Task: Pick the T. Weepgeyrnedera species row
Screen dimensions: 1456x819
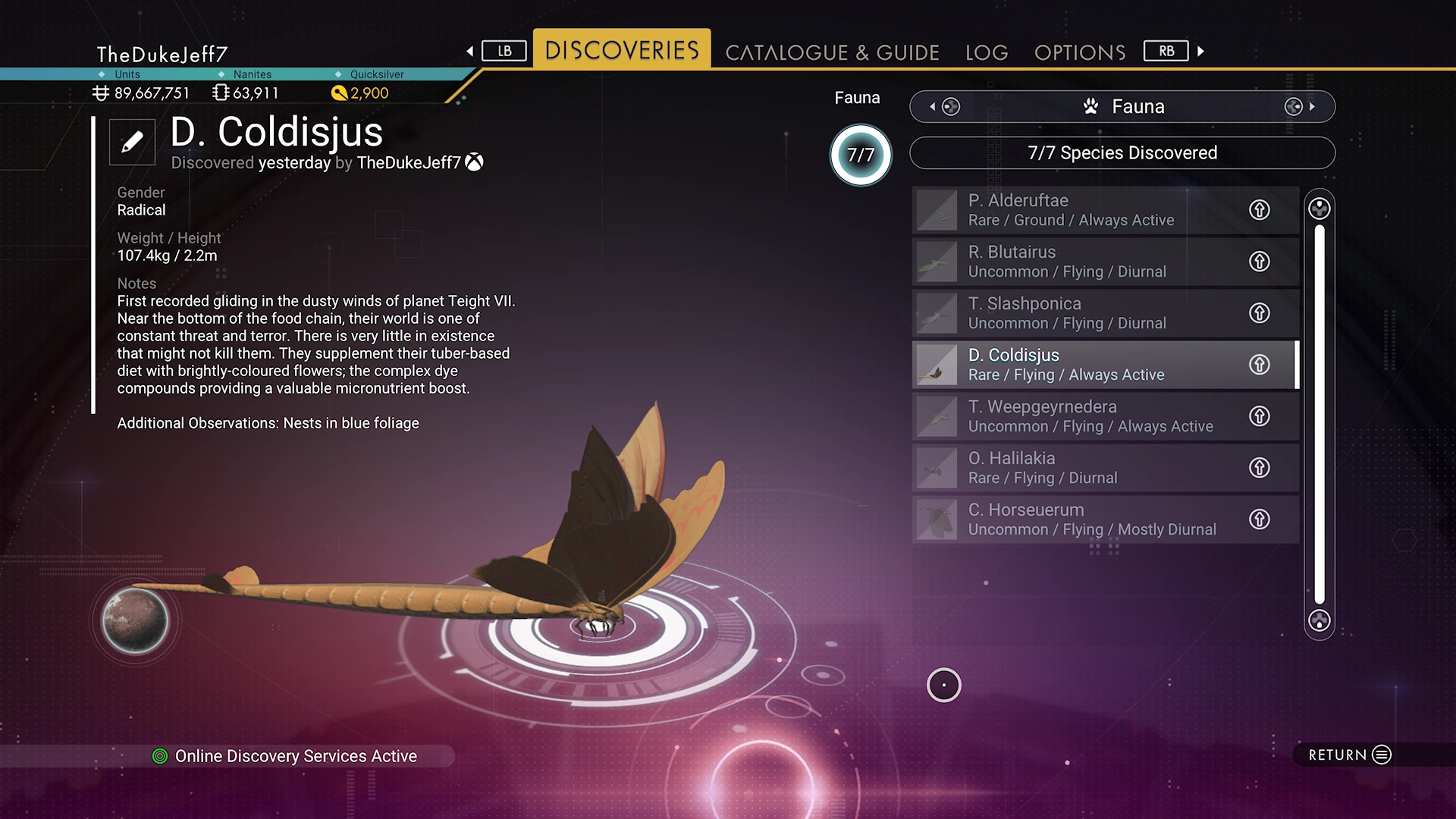Action: (x=1077, y=416)
